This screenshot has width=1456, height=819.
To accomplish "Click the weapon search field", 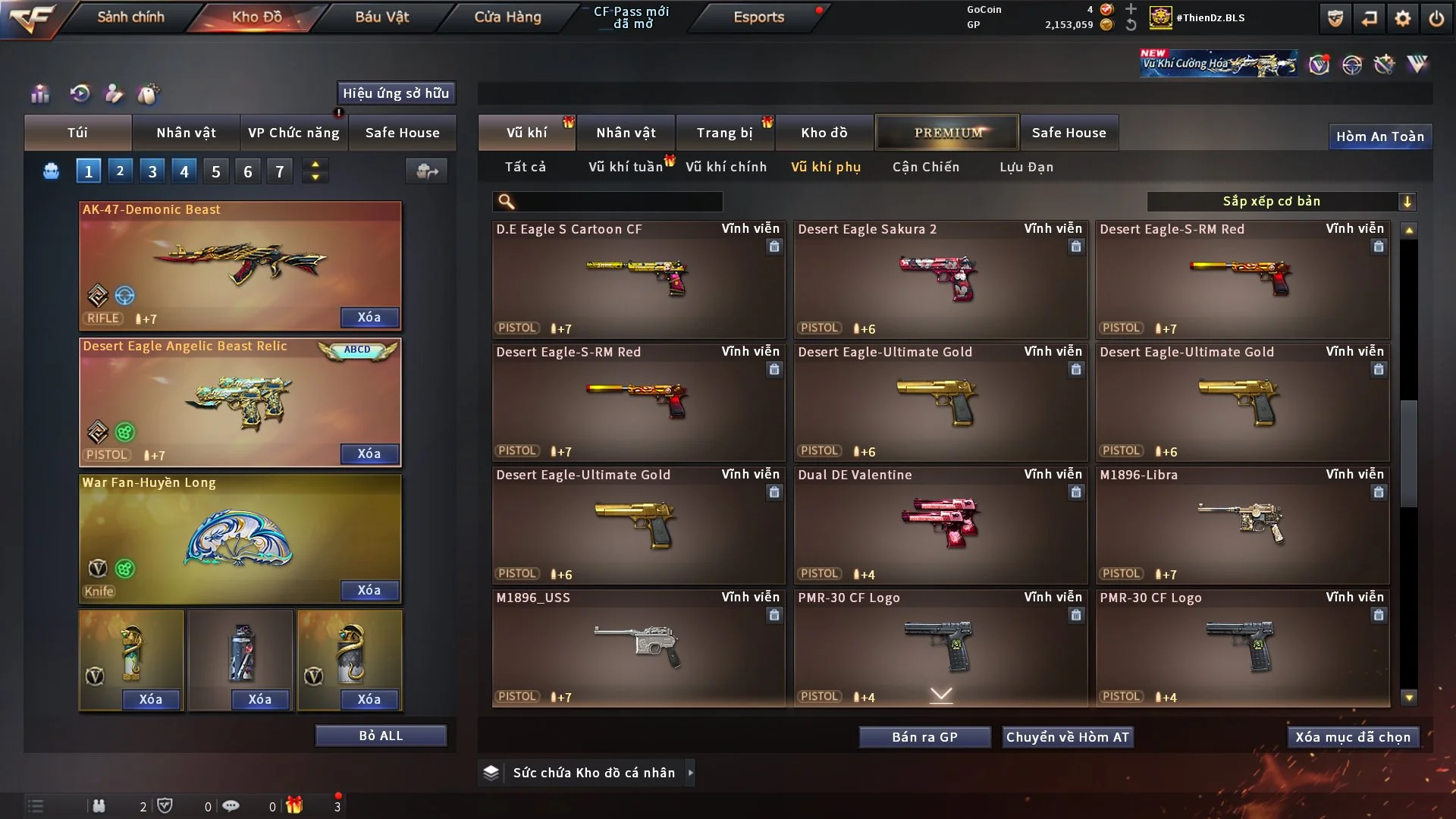I will tap(618, 201).
